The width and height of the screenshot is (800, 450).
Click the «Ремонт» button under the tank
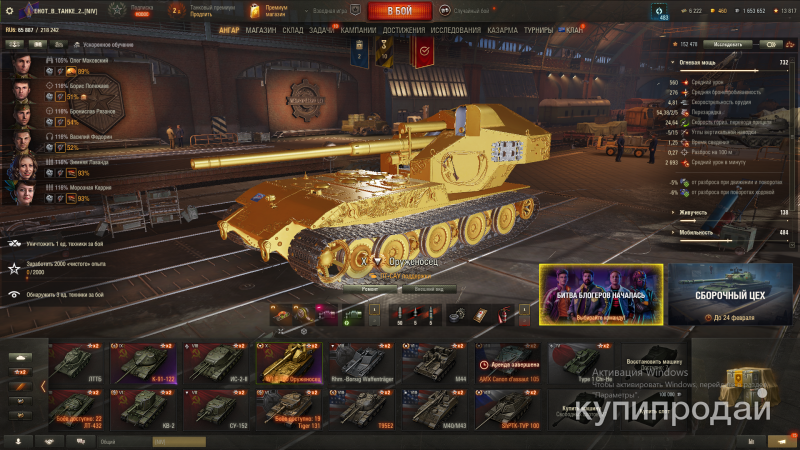click(370, 288)
